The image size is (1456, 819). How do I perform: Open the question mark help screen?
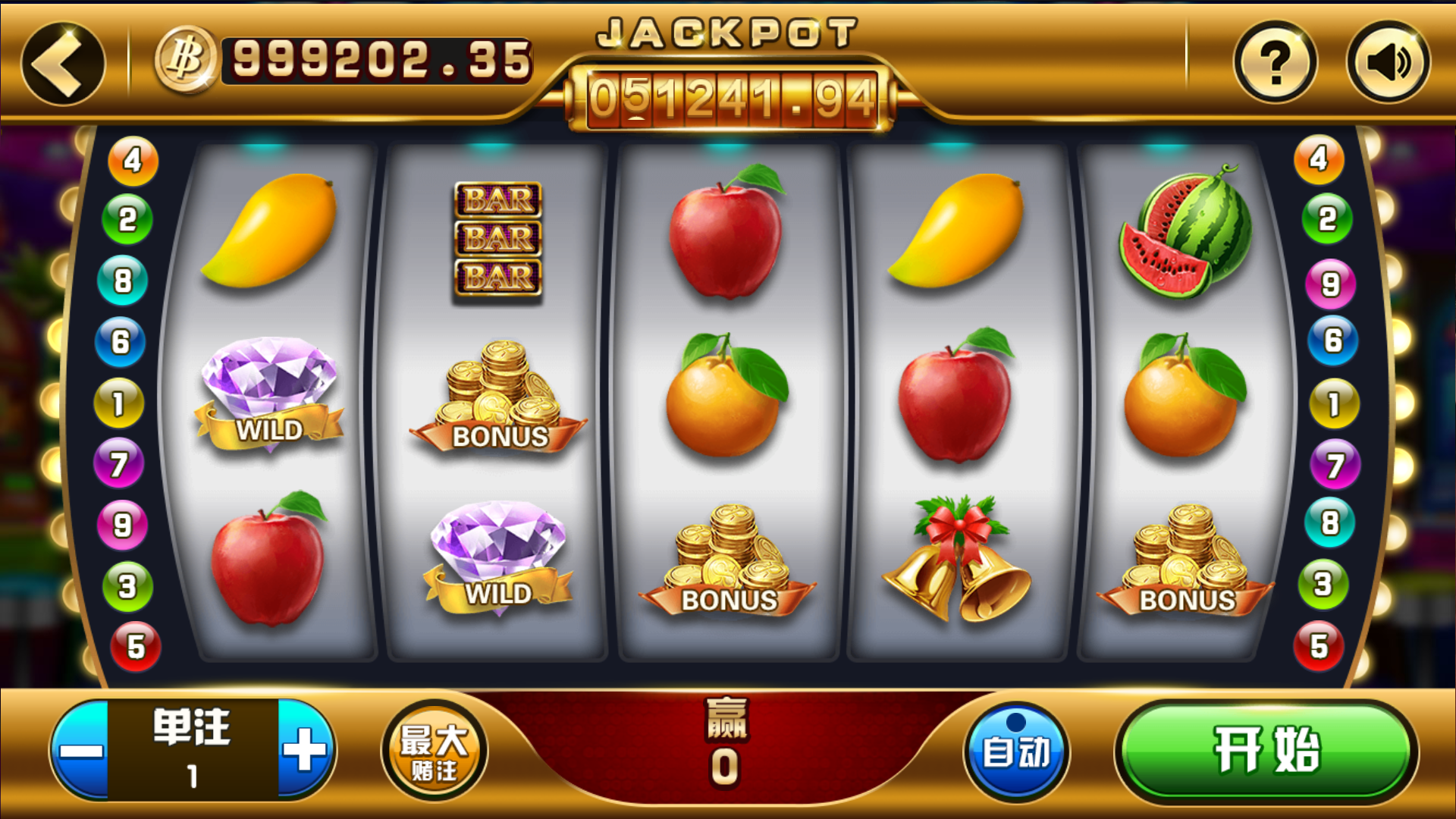[1276, 62]
